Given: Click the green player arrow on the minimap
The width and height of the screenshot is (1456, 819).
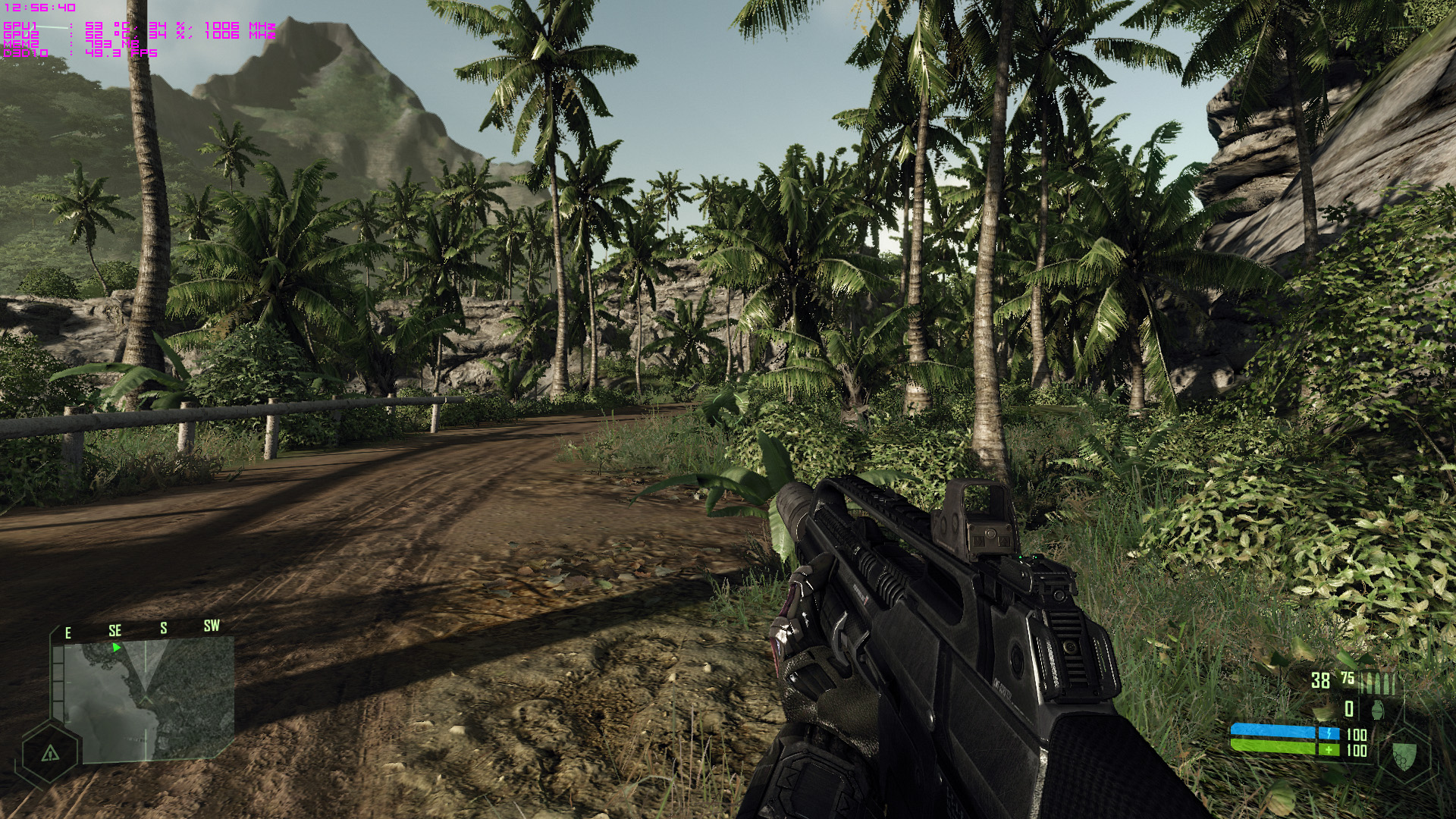Looking at the screenshot, I should (117, 648).
